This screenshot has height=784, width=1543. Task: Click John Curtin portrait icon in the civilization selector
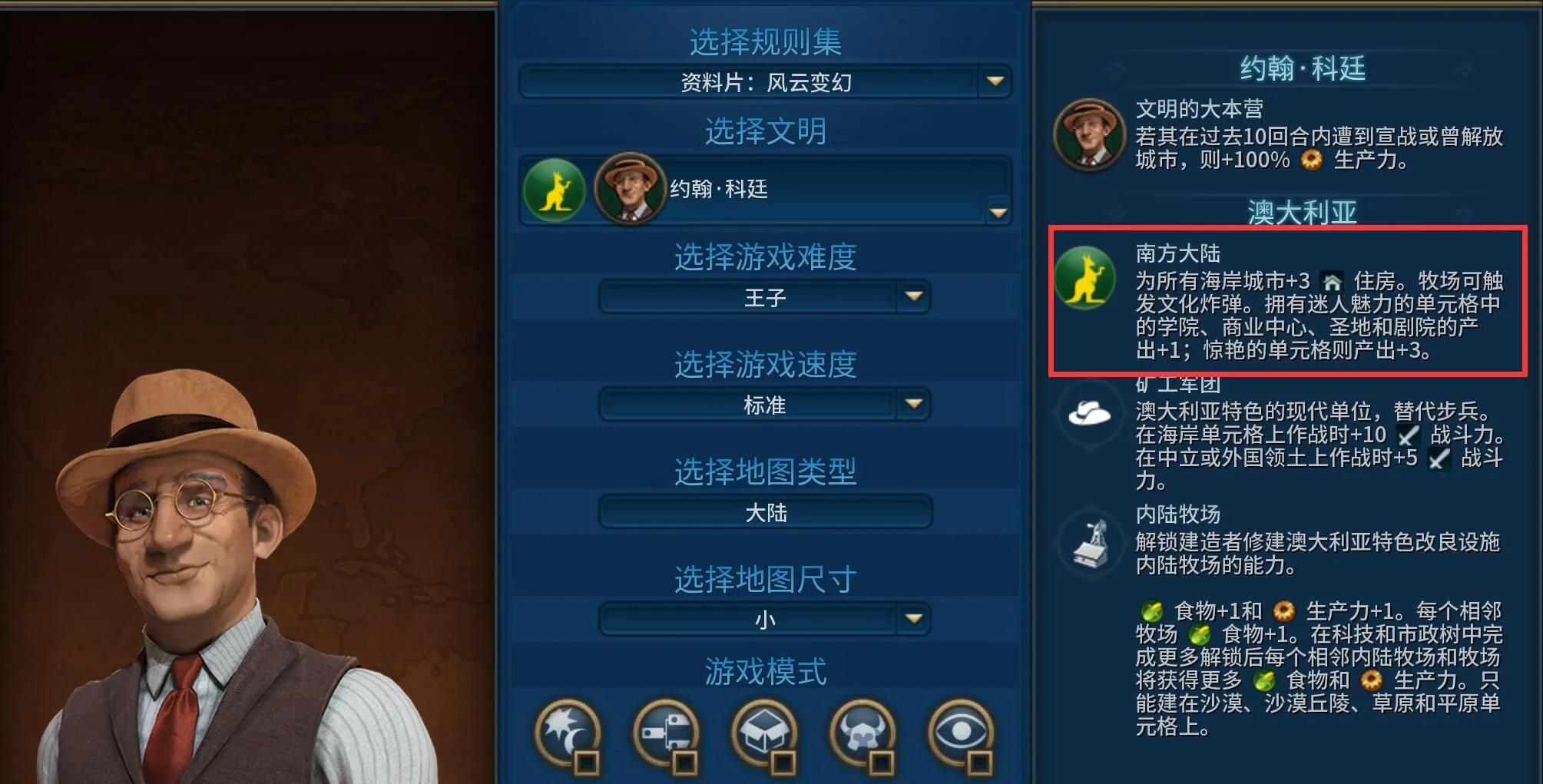point(628,190)
